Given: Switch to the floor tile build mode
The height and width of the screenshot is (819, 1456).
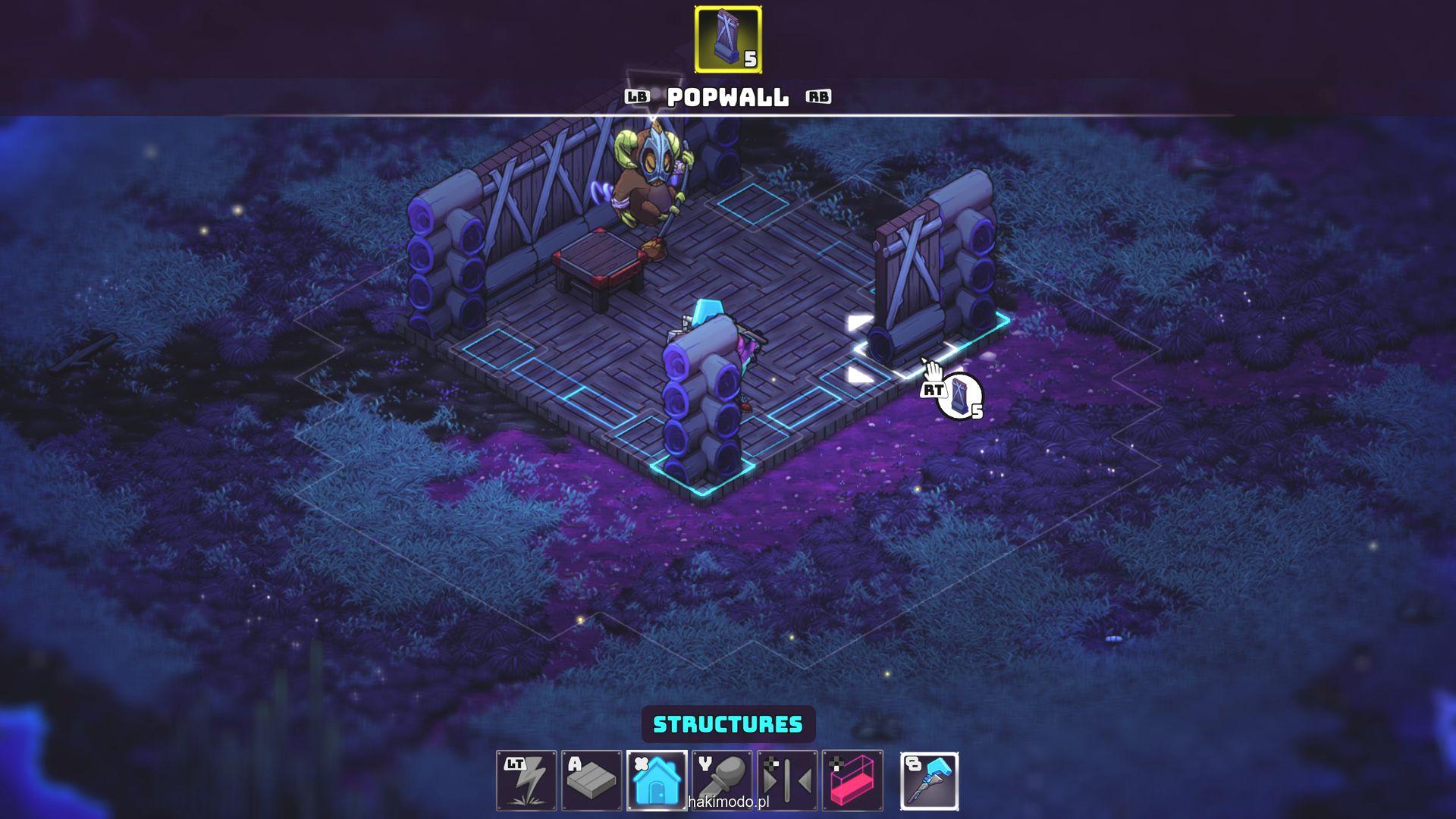Looking at the screenshot, I should pos(591,780).
